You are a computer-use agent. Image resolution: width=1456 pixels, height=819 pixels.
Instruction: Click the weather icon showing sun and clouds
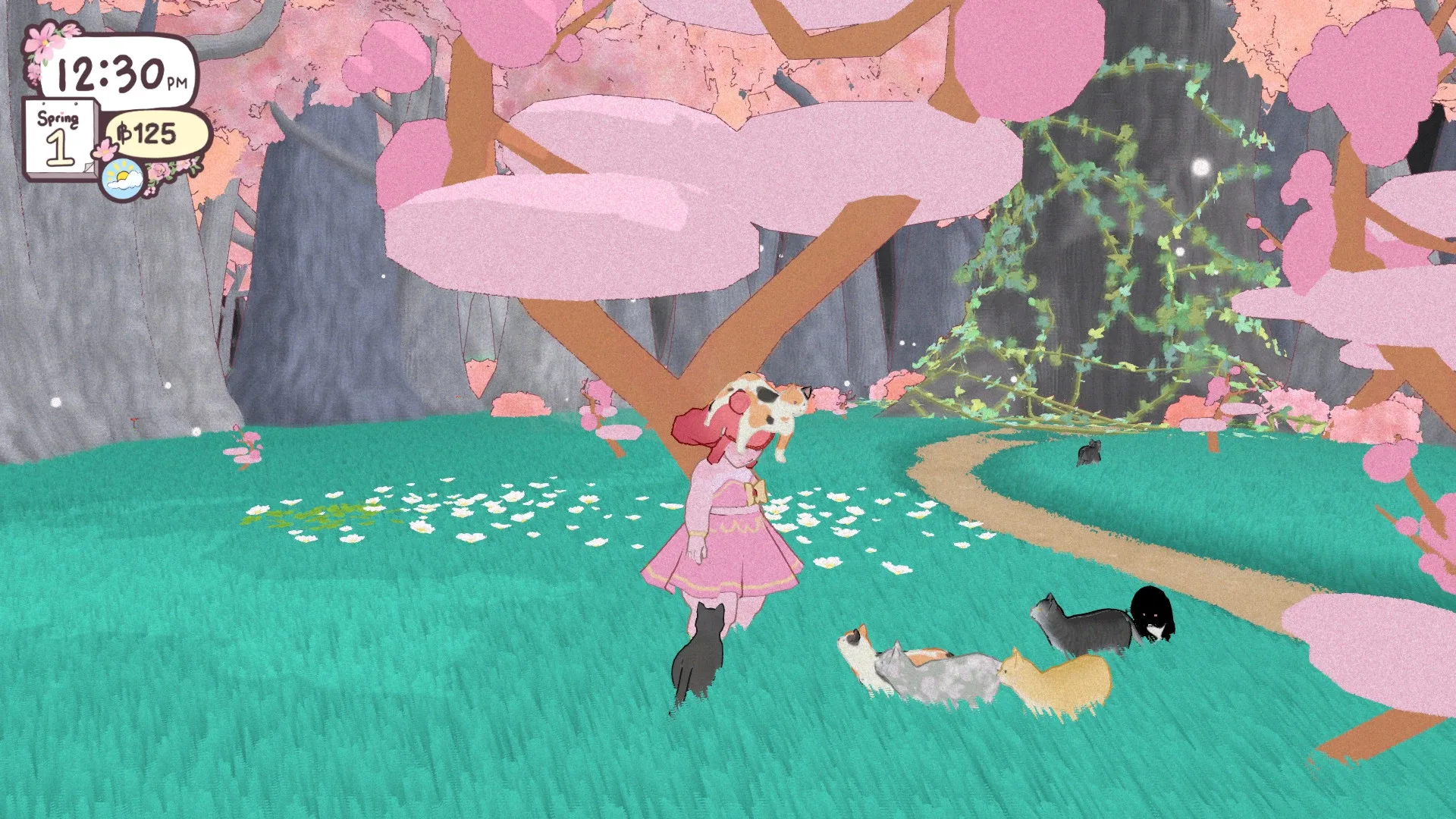[x=123, y=178]
